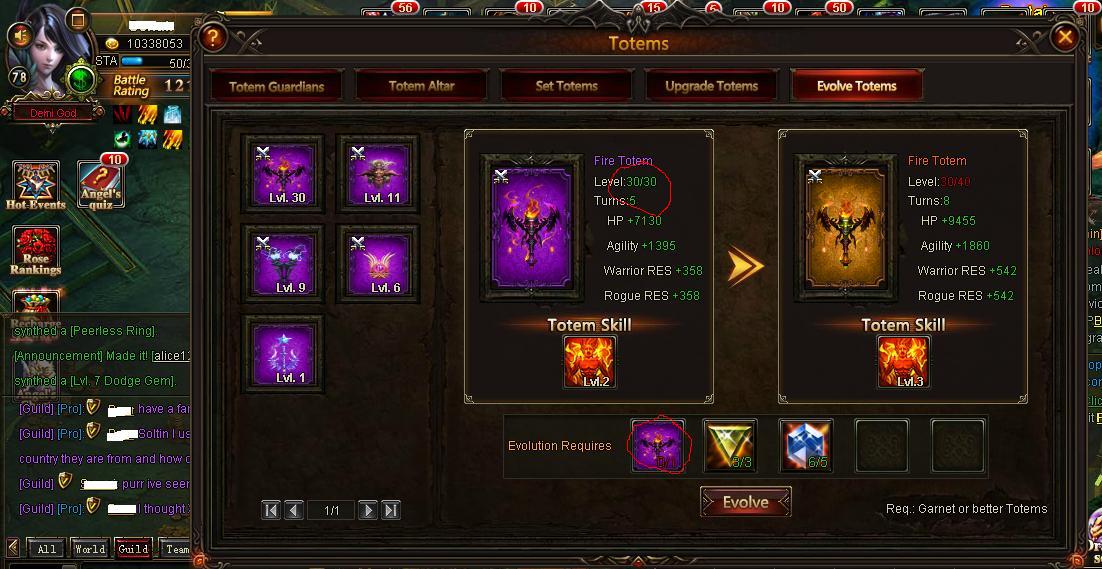Screen dimensions: 1102x569
Task: Choose the Lvl. 11 totem card
Action: pyautogui.click(x=378, y=174)
